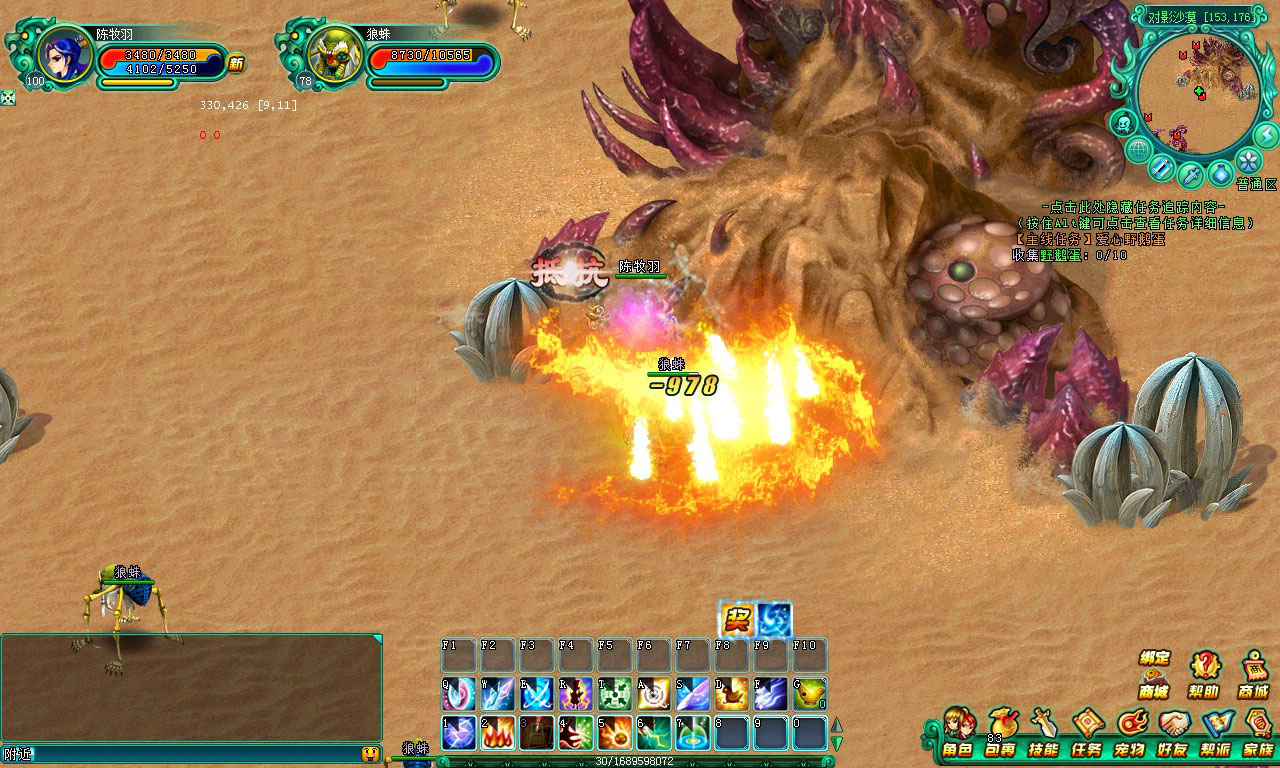Claim the 奖 reward icon
The width and height of the screenshot is (1280, 768).
click(x=737, y=620)
